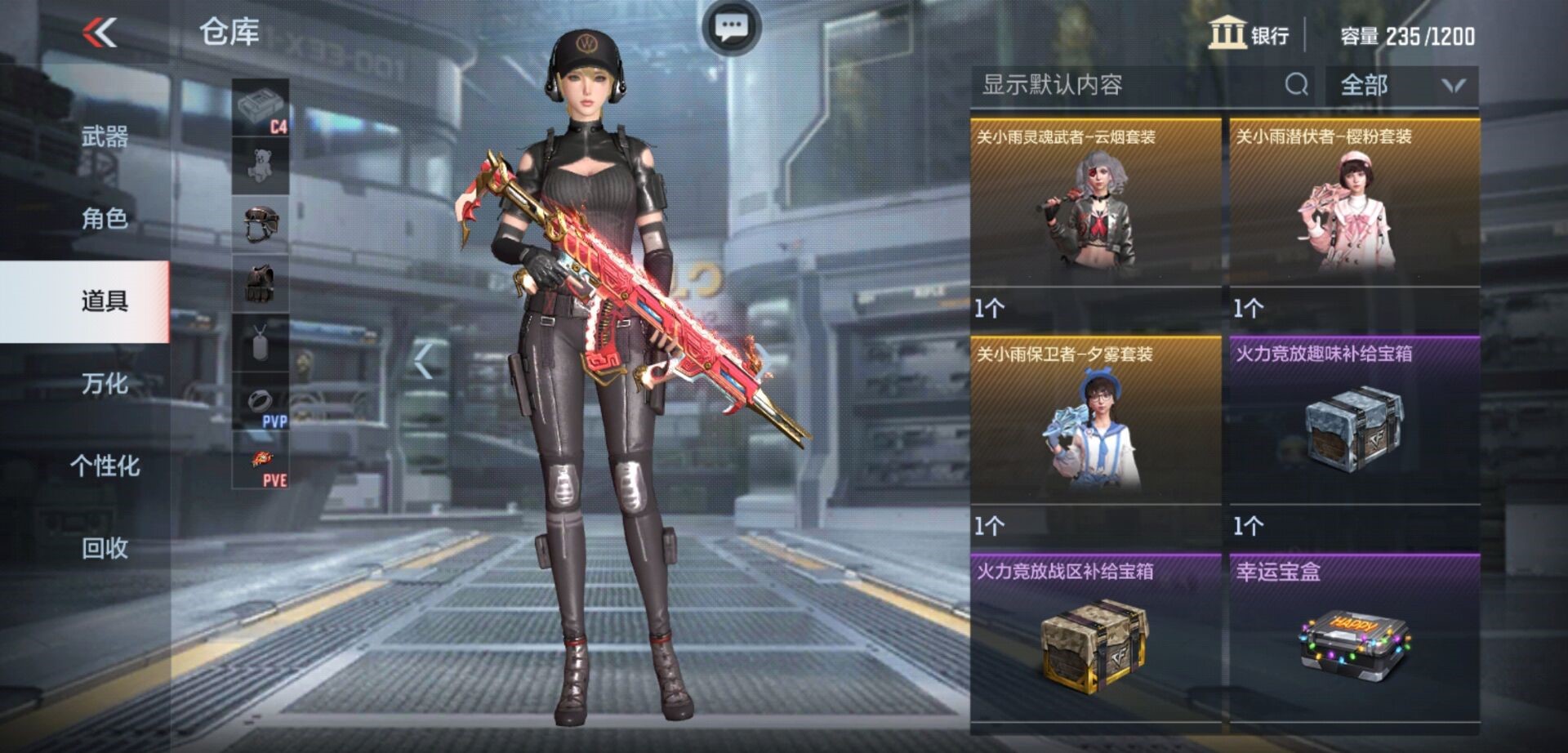Select the C4 equipment slot
This screenshot has width=1568, height=753.
(x=261, y=108)
